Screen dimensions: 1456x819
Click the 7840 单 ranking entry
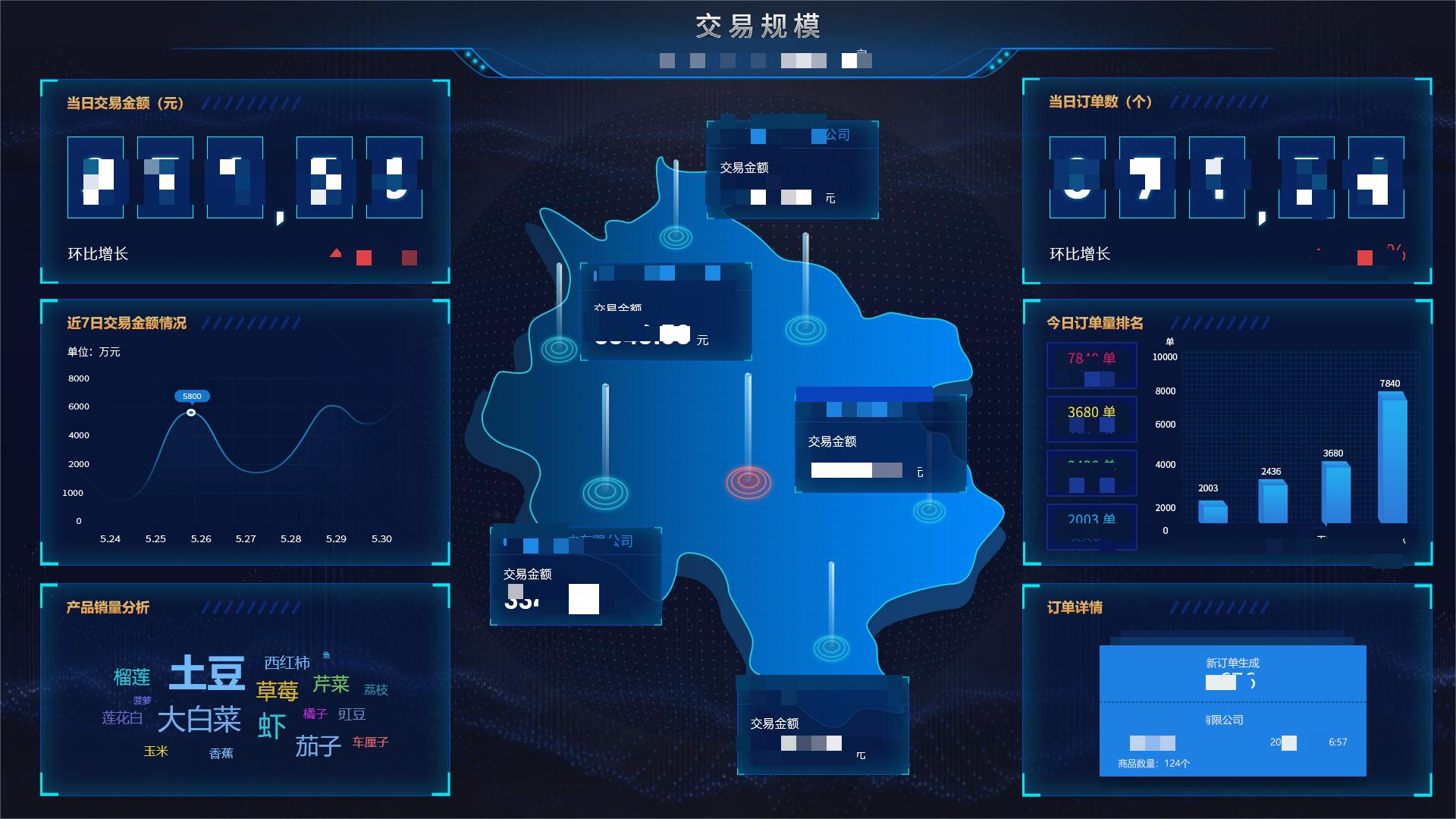pyautogui.click(x=1090, y=366)
